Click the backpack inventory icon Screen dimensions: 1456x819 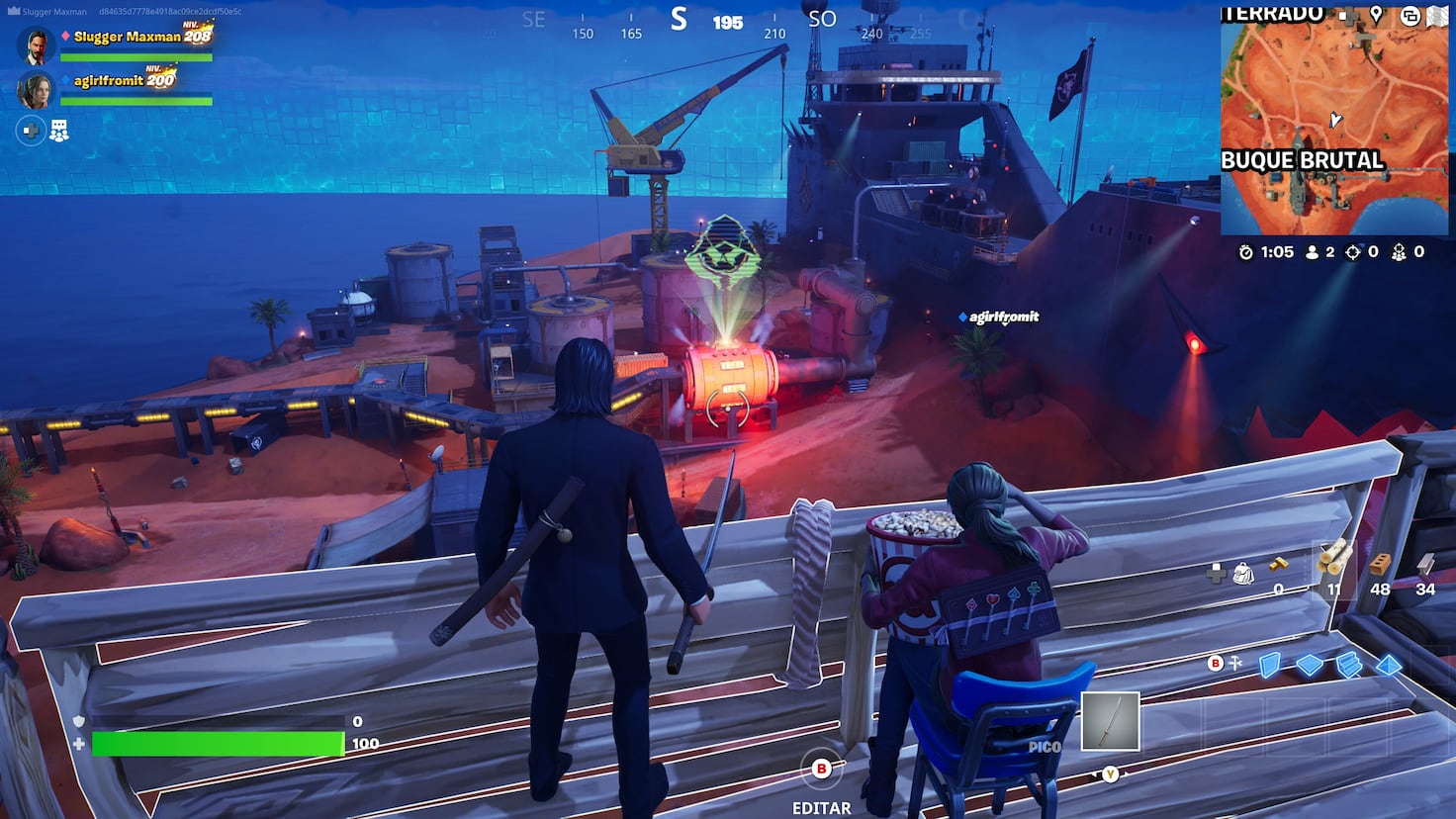[x=1243, y=572]
